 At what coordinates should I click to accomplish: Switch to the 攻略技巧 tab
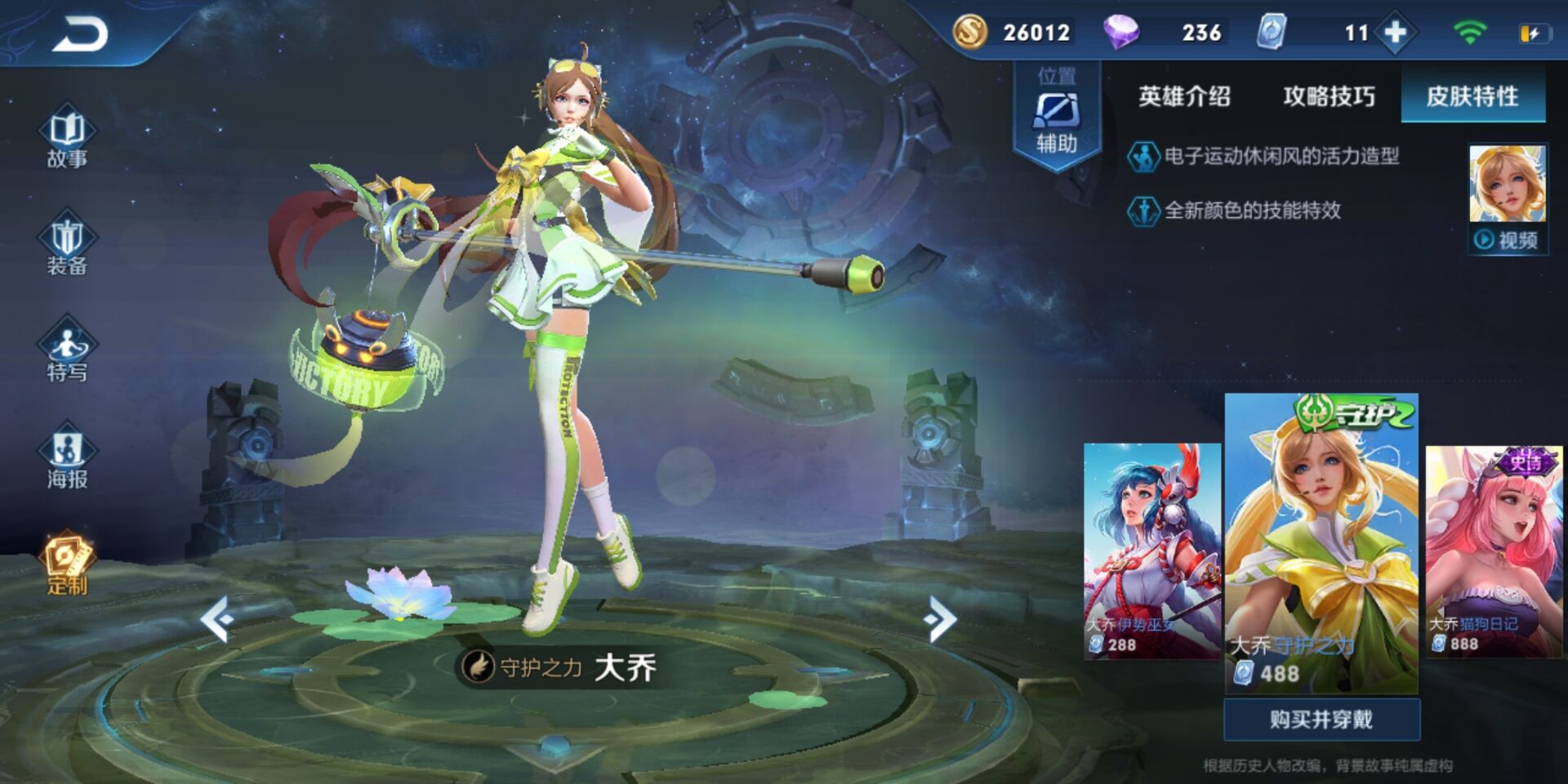pos(1329,96)
